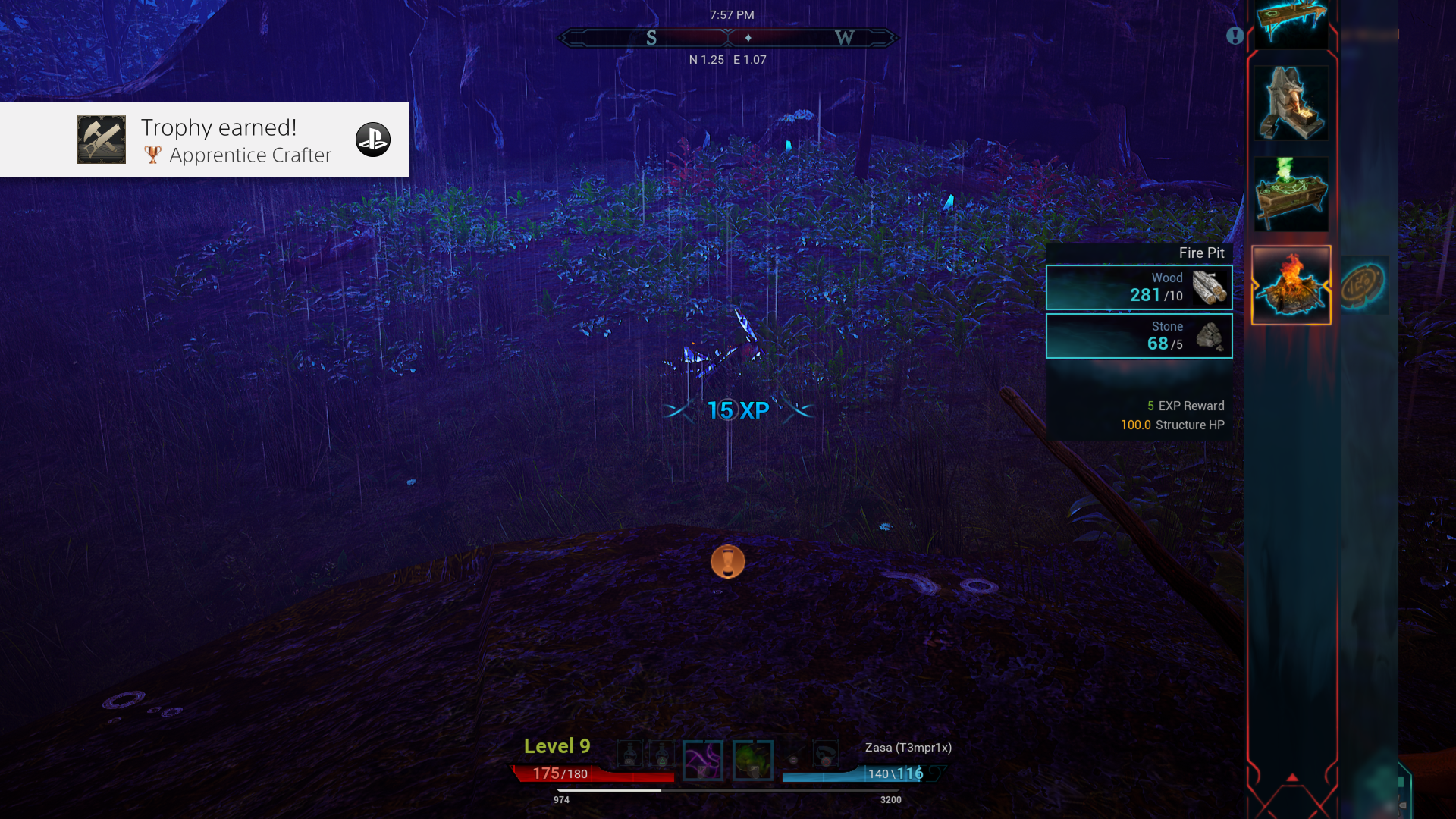This screenshot has width=1456, height=819.
Task: Open the Apprentice Crafter trophy notification
Action: click(x=205, y=140)
